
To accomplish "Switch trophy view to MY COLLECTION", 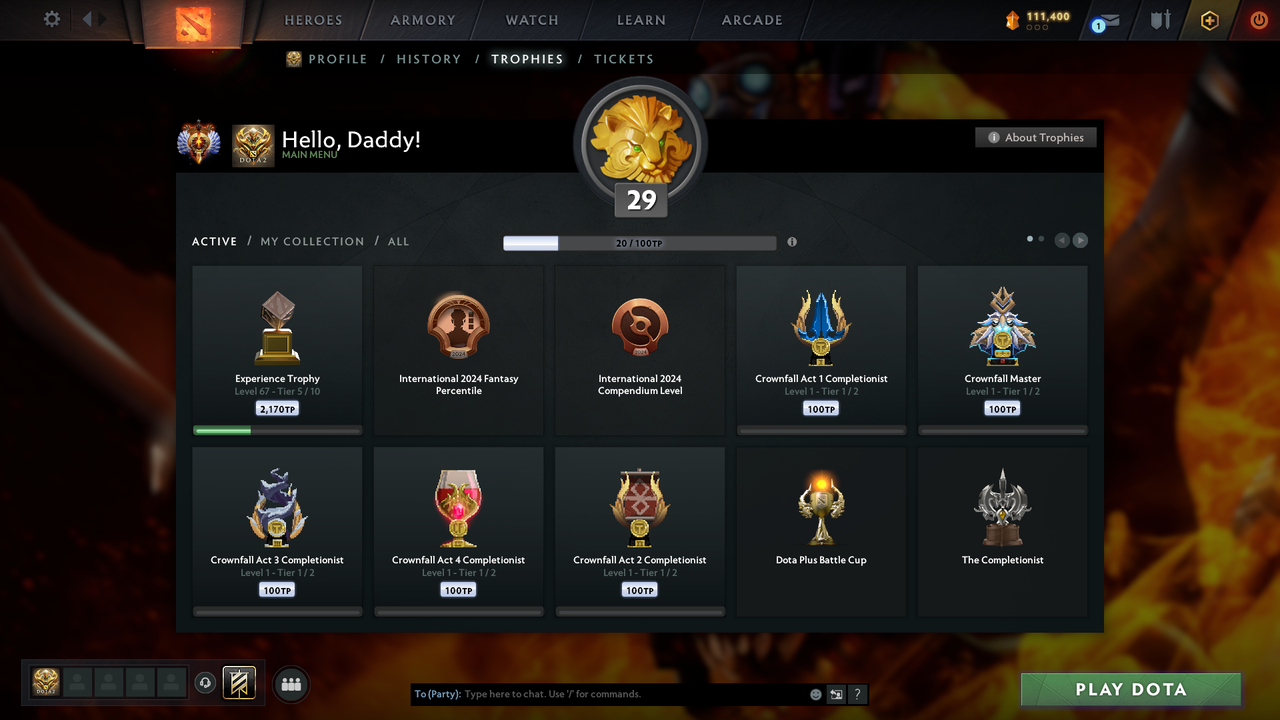I will click(x=311, y=241).
